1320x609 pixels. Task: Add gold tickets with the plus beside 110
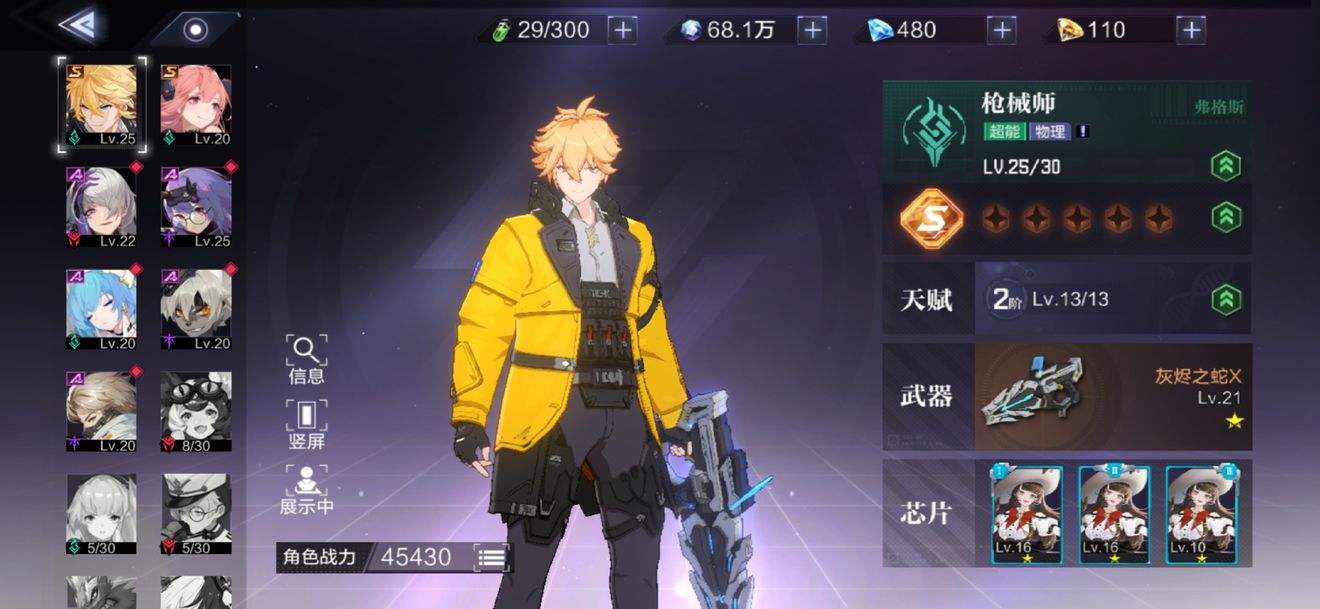pyautogui.click(x=1190, y=30)
